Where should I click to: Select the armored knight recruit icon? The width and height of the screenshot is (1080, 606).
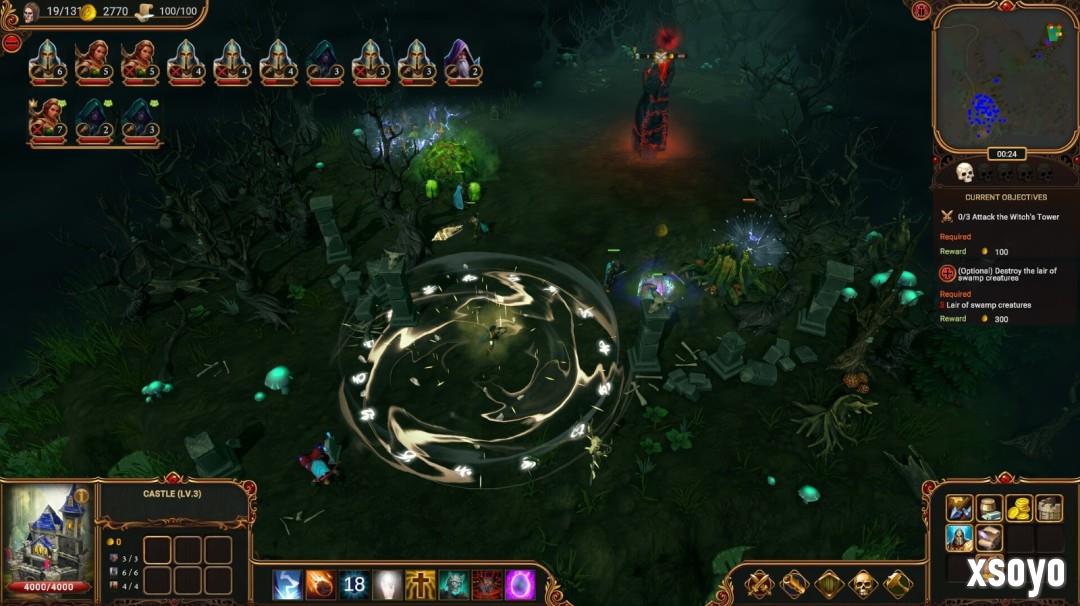pyautogui.click(x=960, y=538)
